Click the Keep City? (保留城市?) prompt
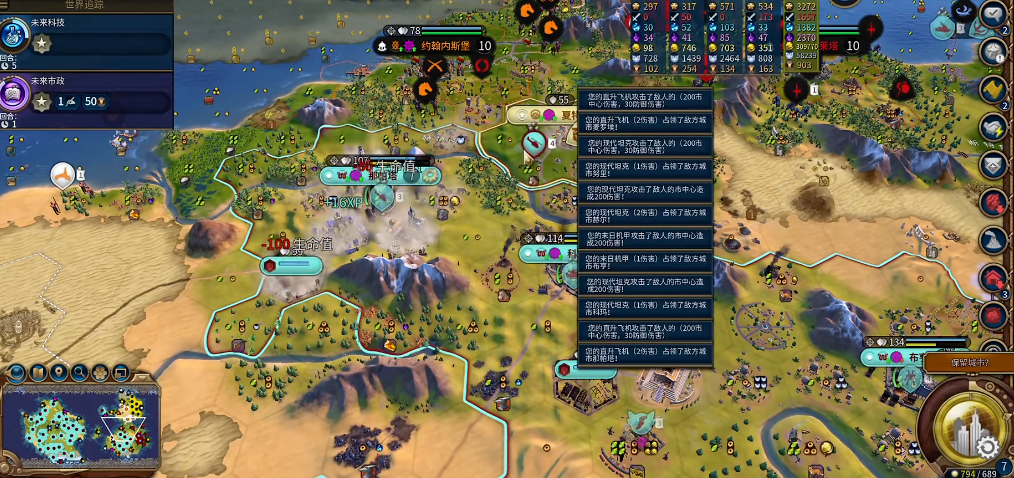The height and width of the screenshot is (478, 1014). coord(969,362)
